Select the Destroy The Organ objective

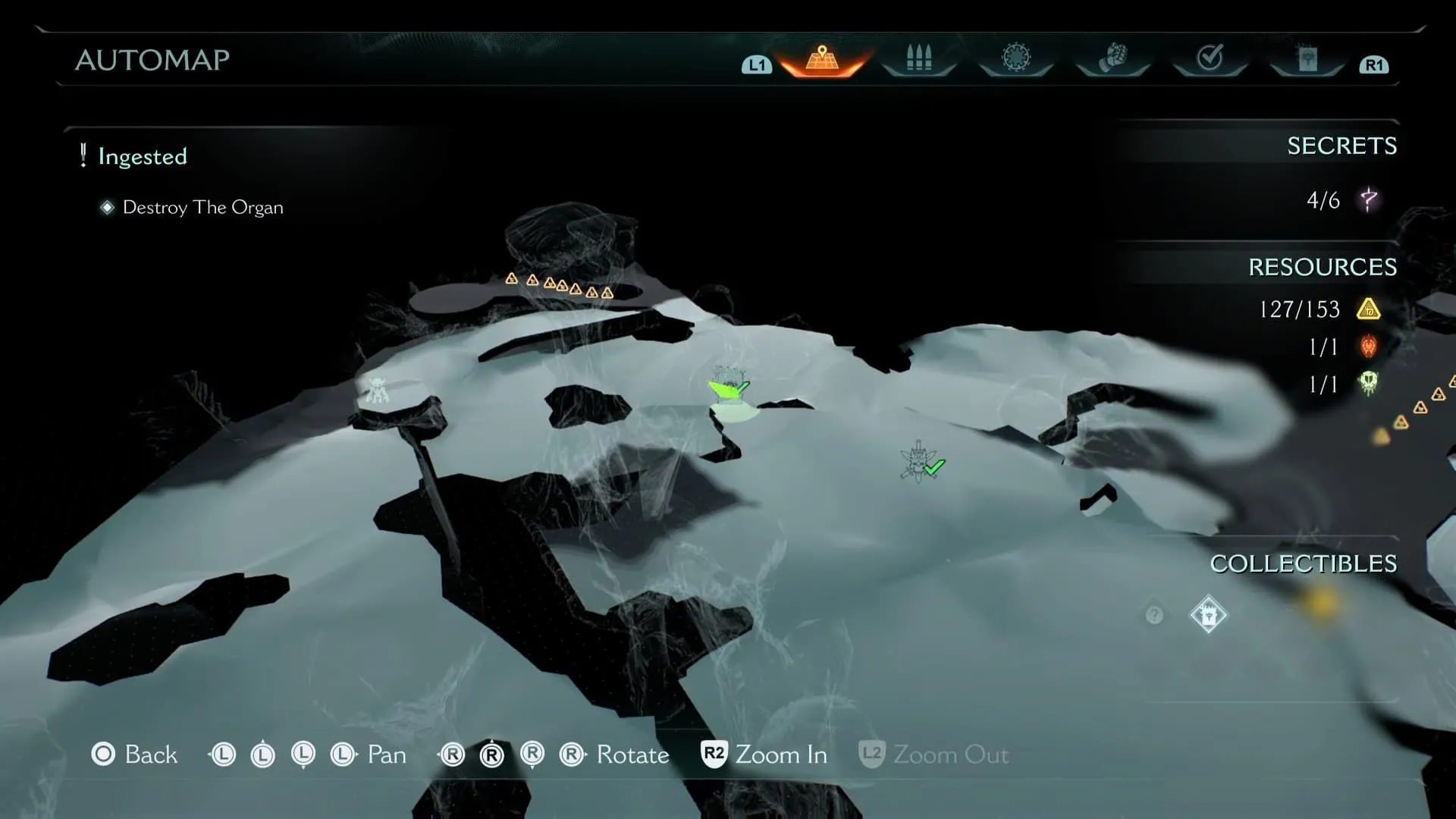(202, 208)
